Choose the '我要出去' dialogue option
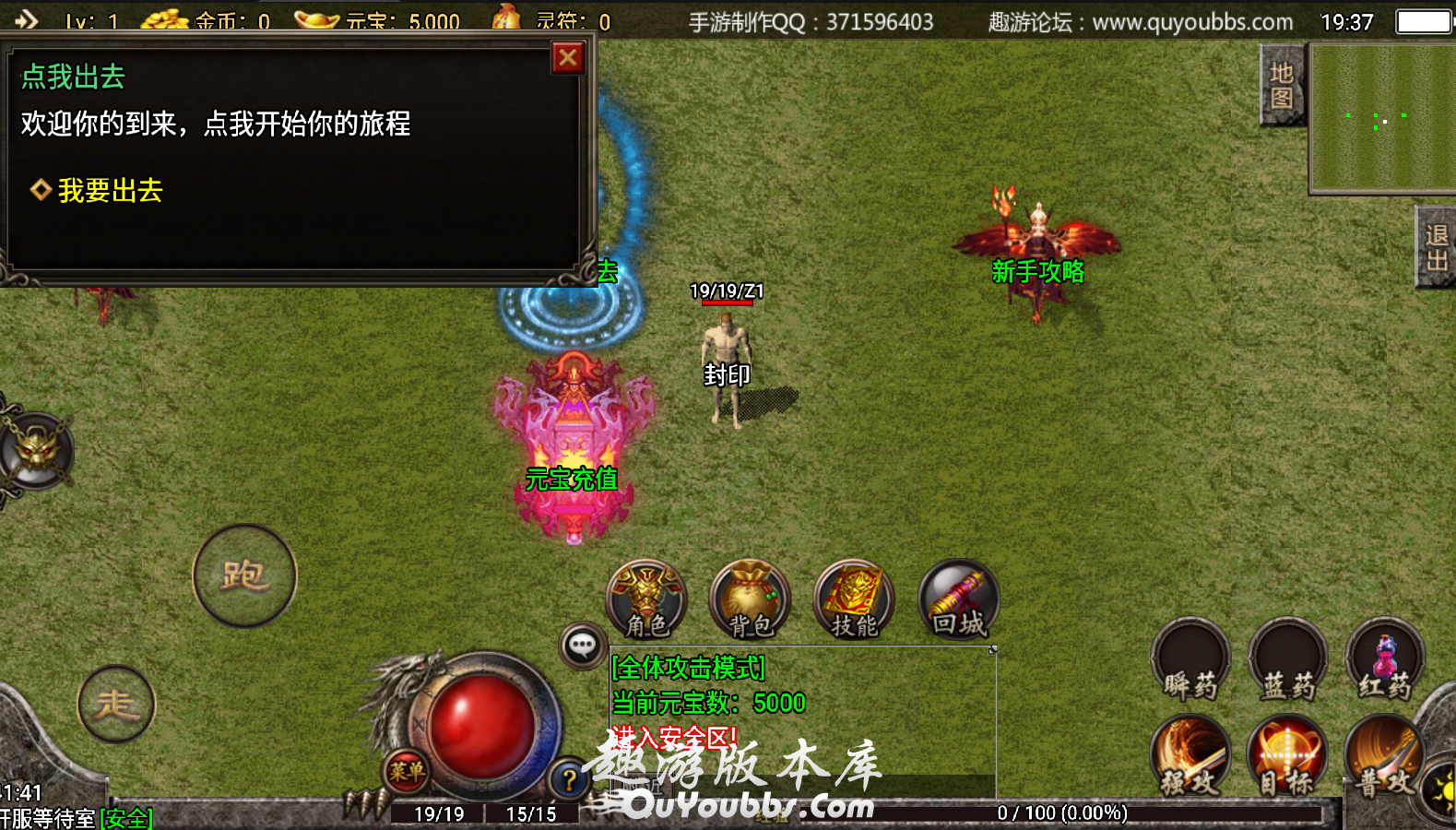1456x830 pixels. click(110, 191)
